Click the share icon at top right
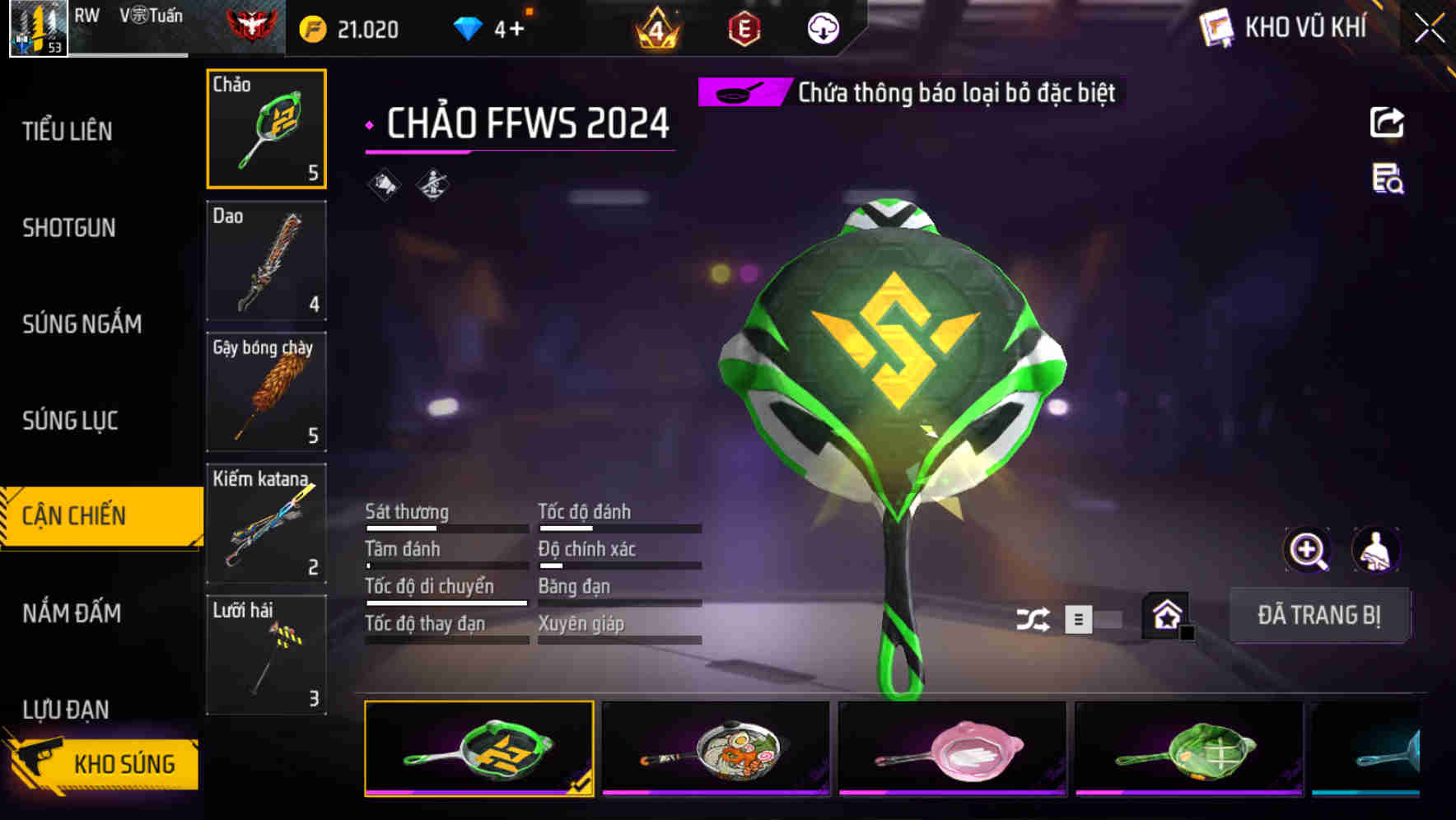 (1388, 122)
